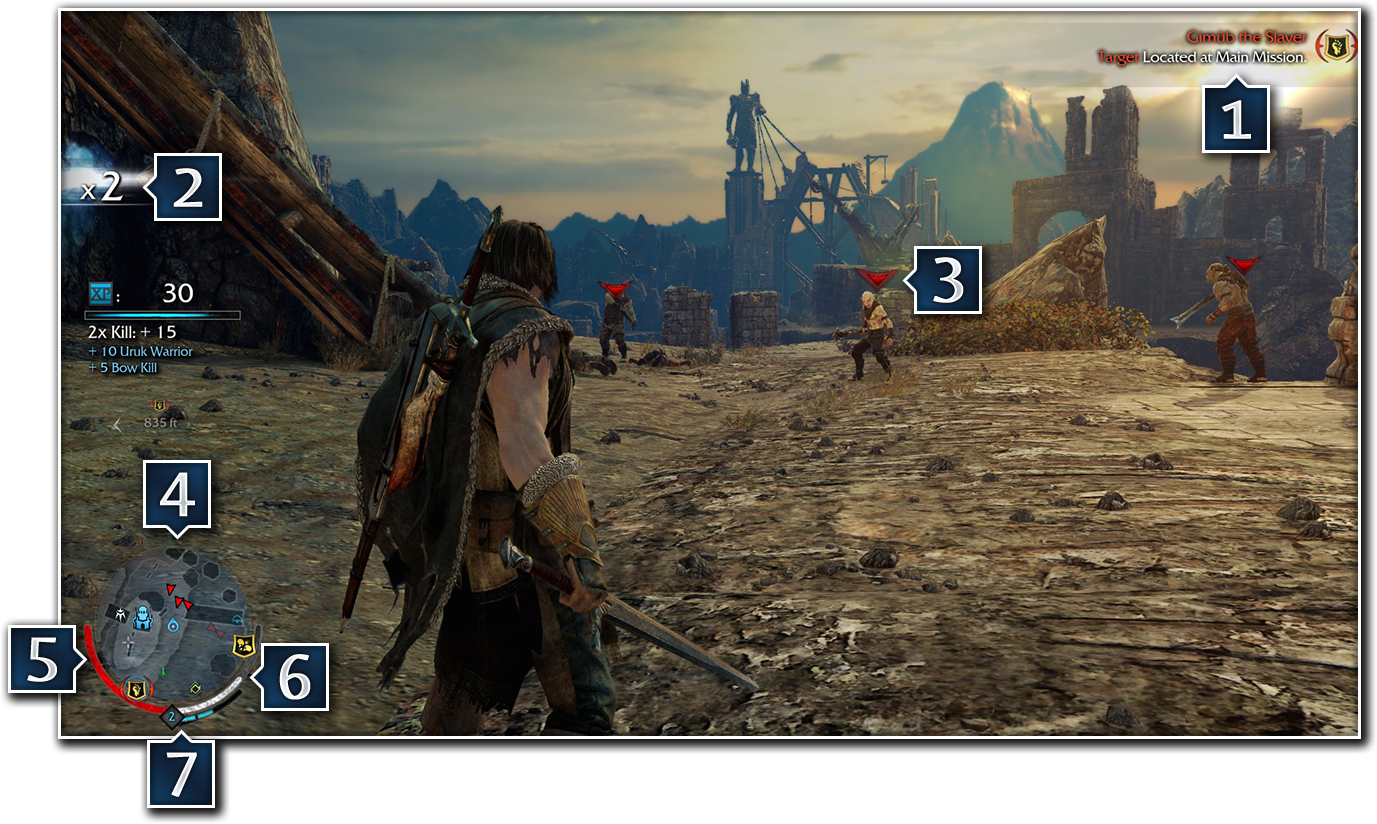
Task: Select the green diamond artifact marker on the minimap
Action: pyautogui.click(x=194, y=688)
